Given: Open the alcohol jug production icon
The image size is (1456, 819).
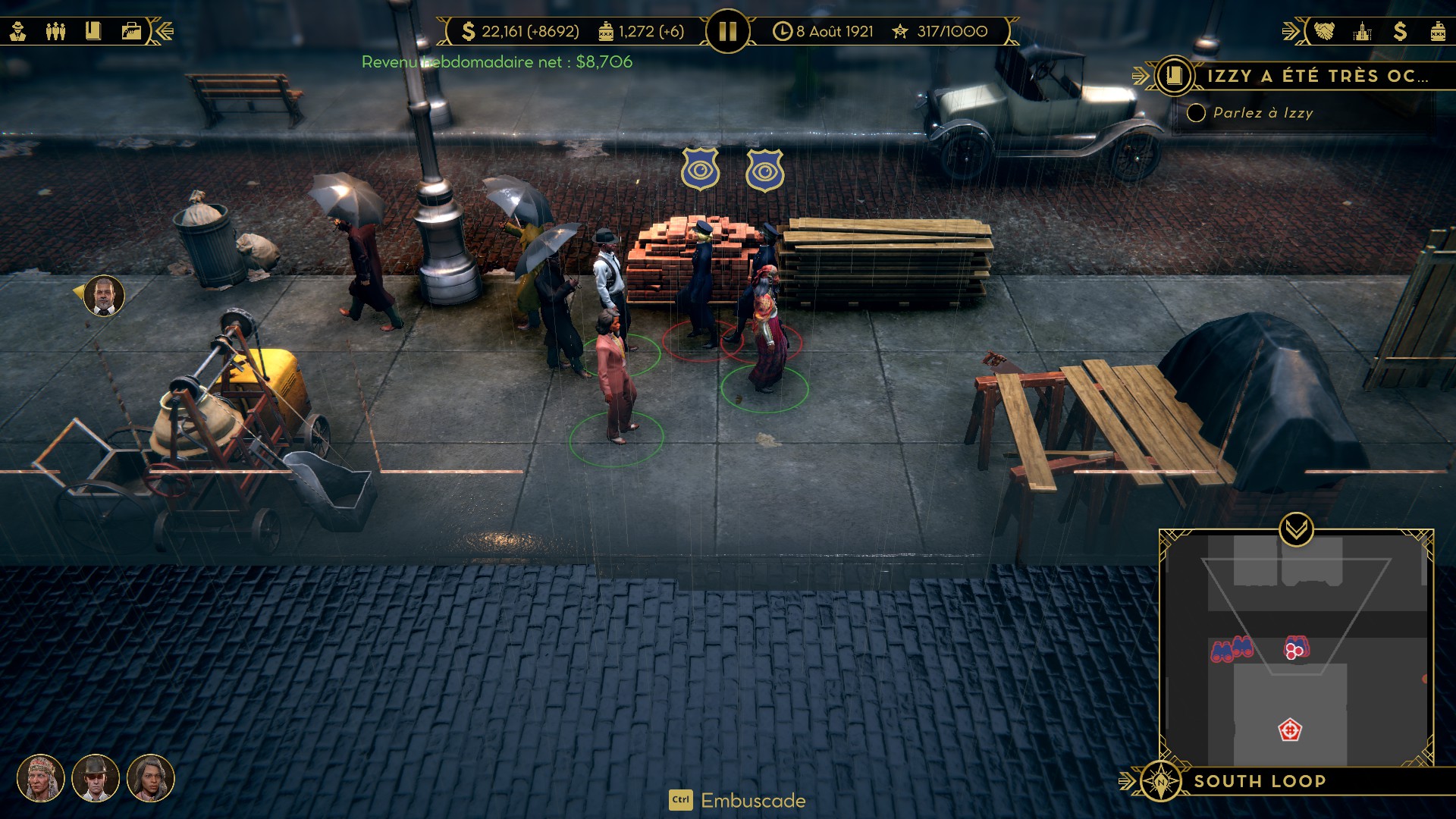Looking at the screenshot, I should point(1437,31).
